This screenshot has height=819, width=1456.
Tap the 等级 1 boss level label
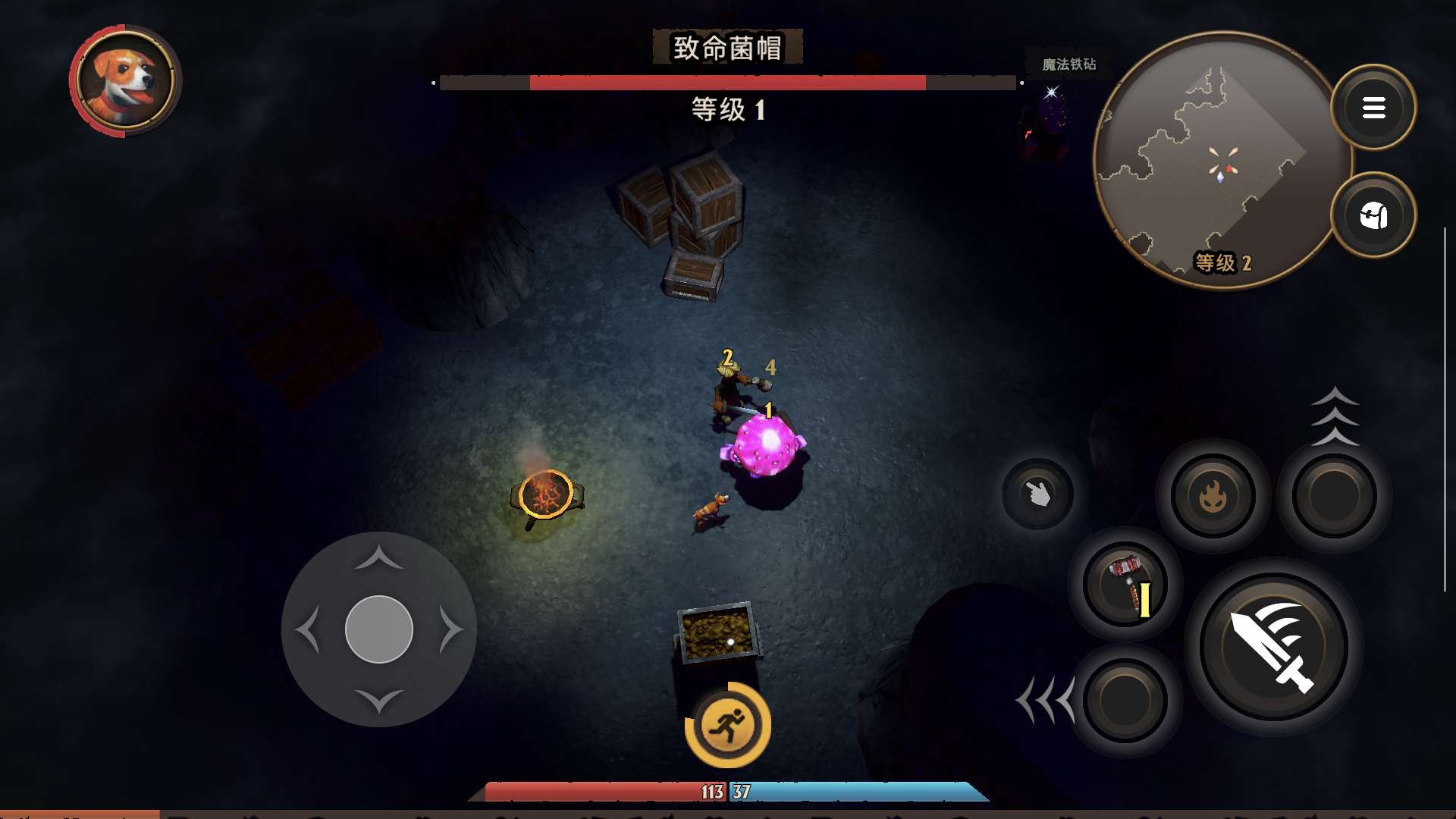click(726, 111)
